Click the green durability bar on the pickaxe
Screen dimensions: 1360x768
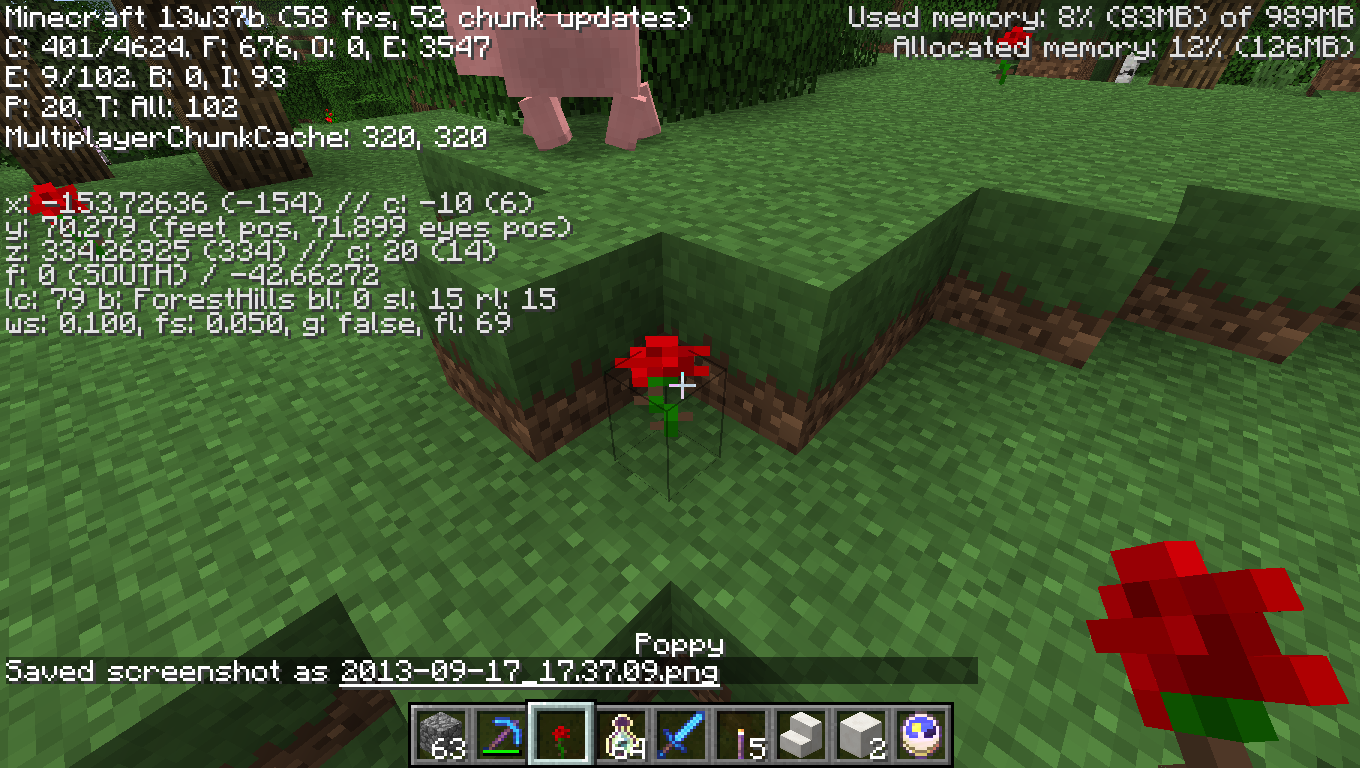click(500, 751)
